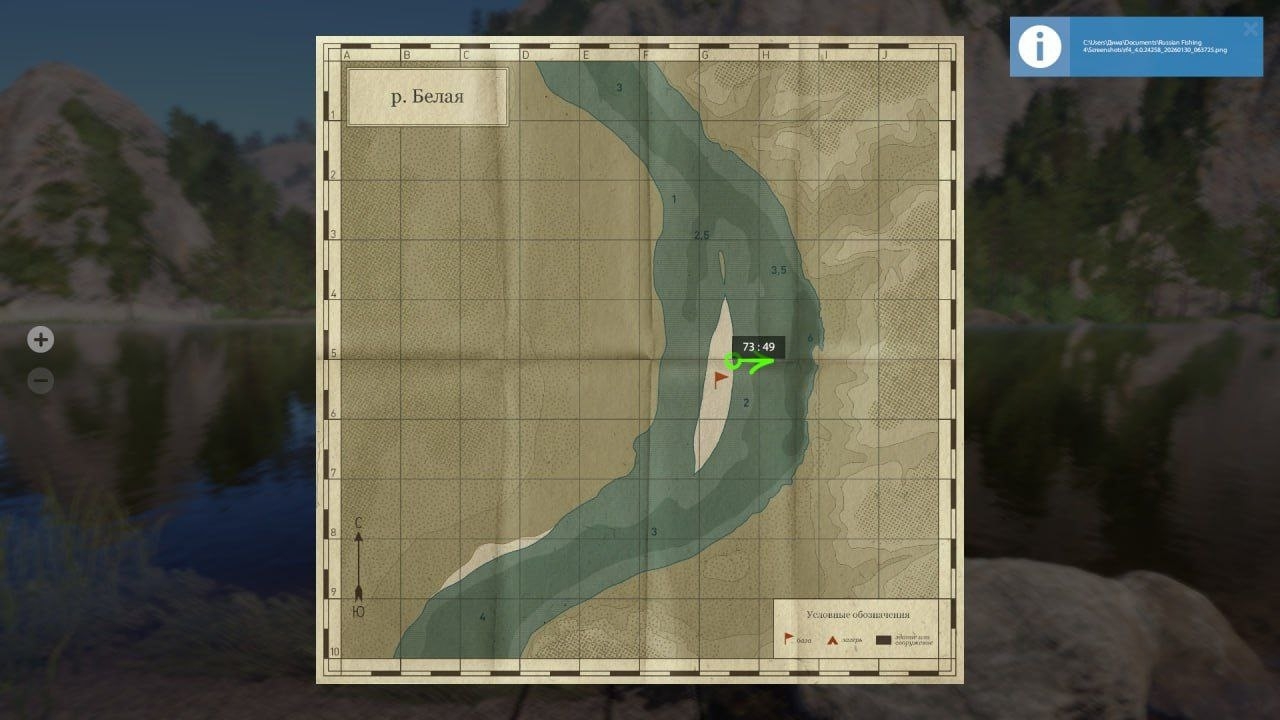
Task: Zoom in the map with plus button
Action: tap(40, 340)
